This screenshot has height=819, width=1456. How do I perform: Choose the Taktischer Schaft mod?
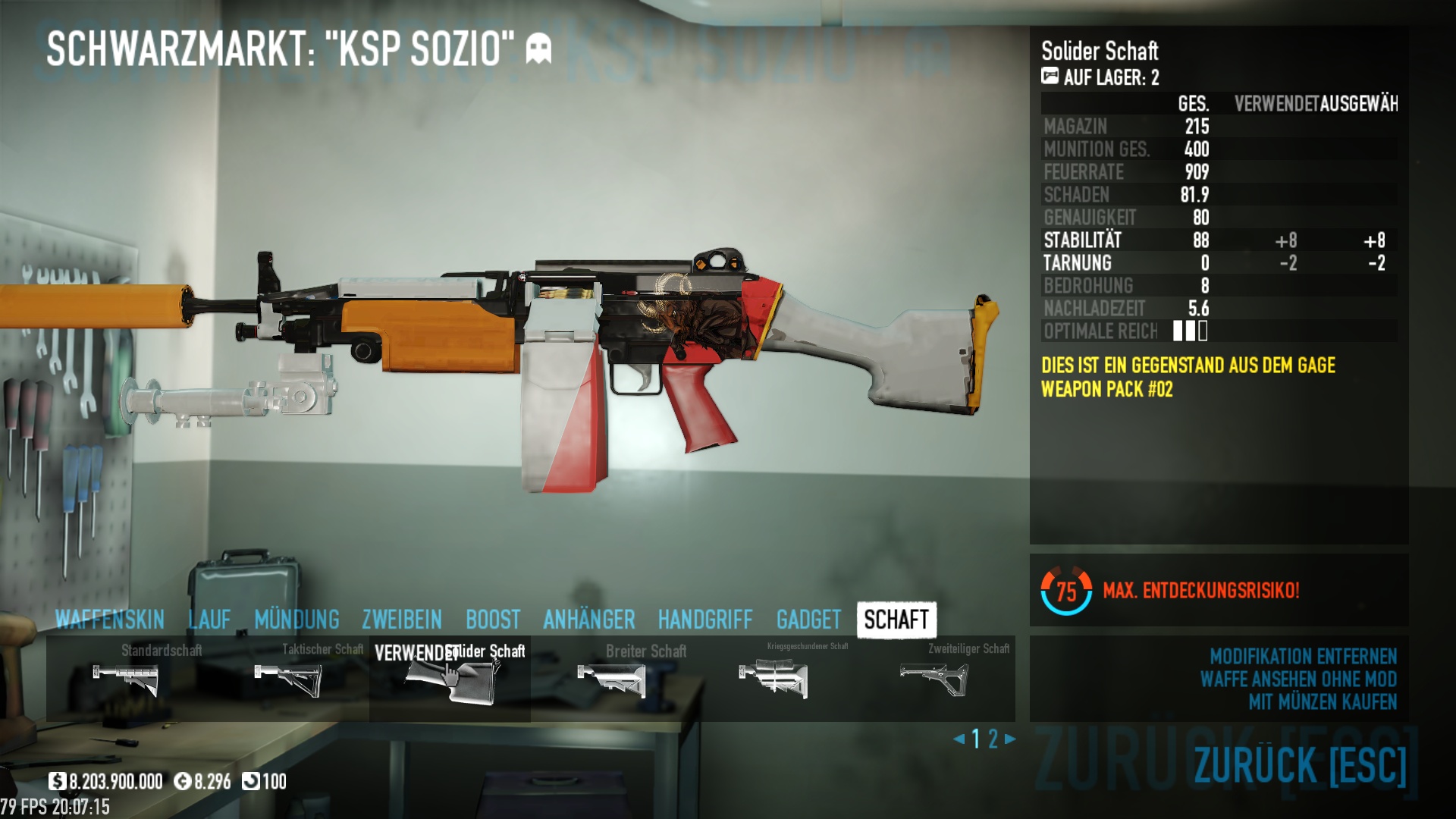point(288,679)
